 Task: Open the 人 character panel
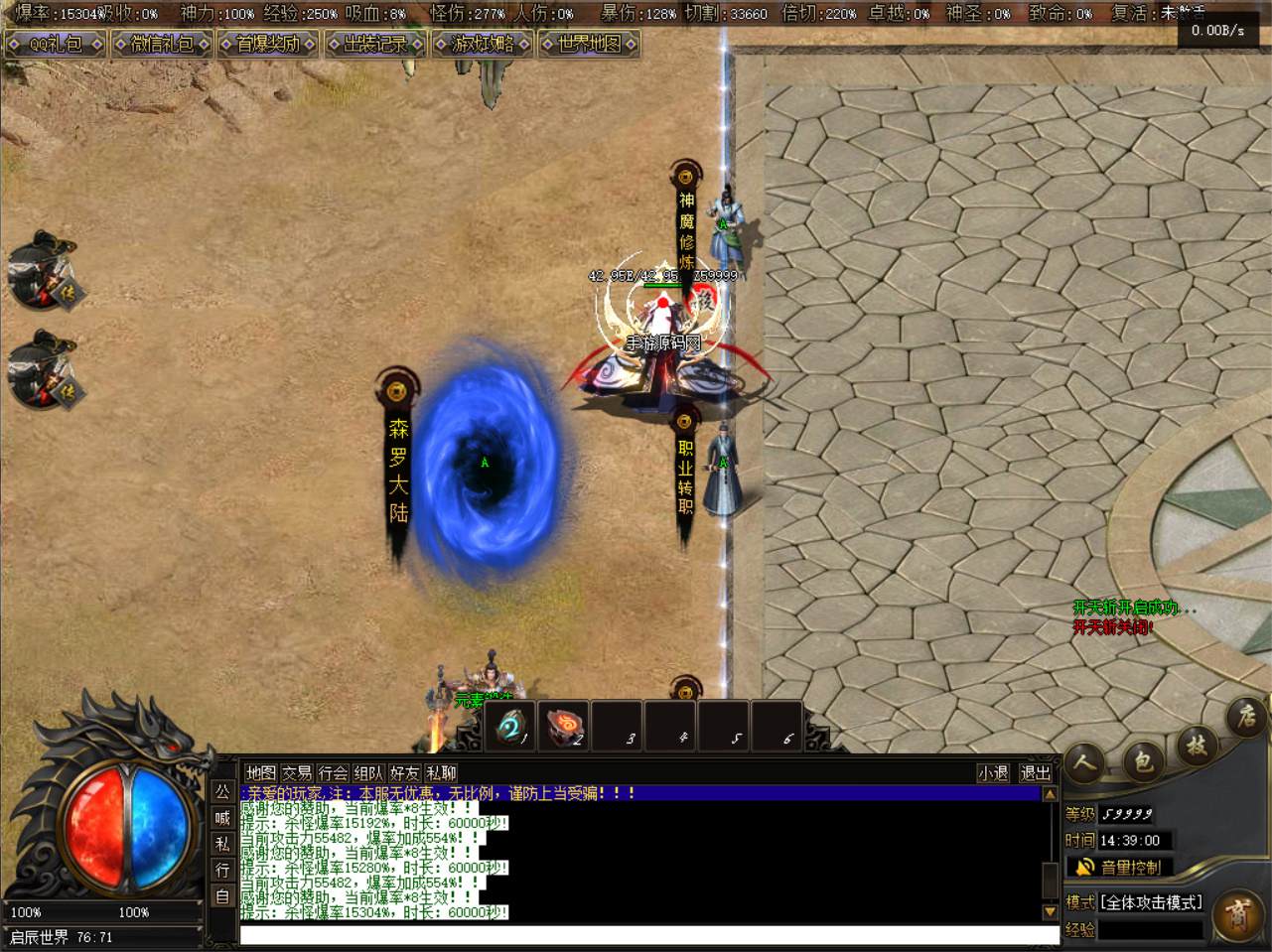pyautogui.click(x=1086, y=762)
